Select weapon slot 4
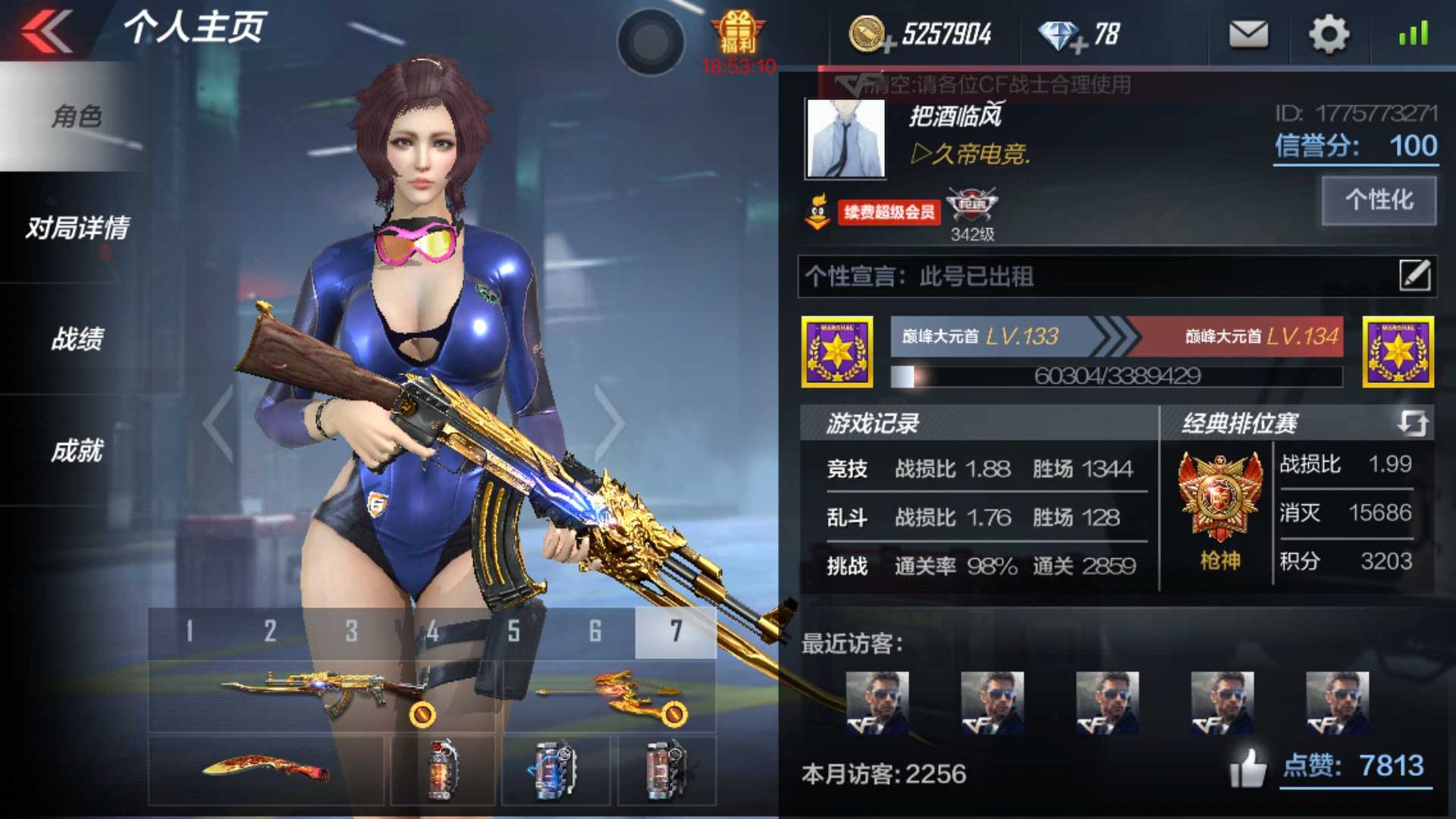This screenshot has width=1456, height=819. [x=431, y=629]
